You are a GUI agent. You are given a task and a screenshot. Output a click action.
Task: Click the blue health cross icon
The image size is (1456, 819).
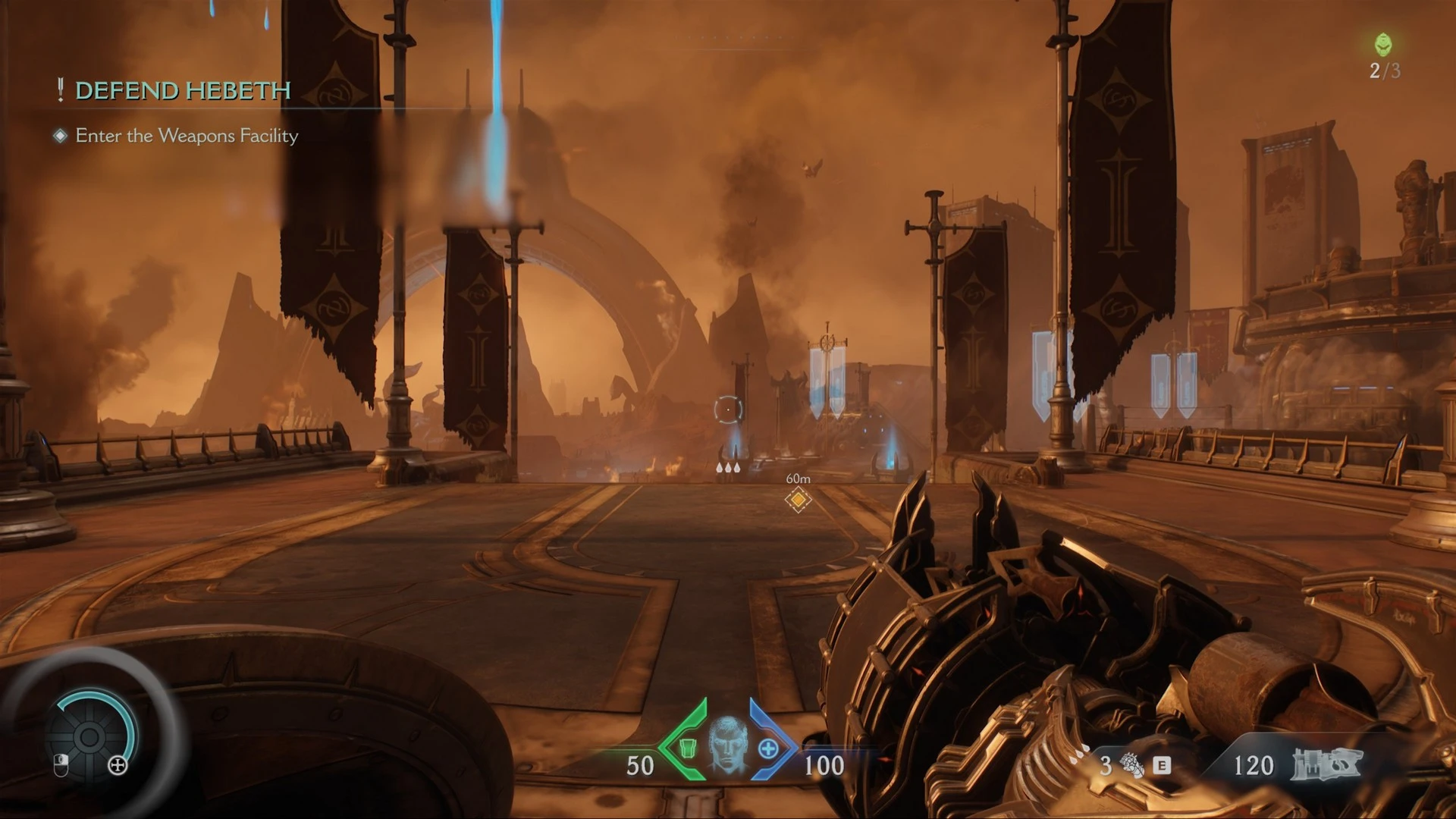[x=768, y=749]
